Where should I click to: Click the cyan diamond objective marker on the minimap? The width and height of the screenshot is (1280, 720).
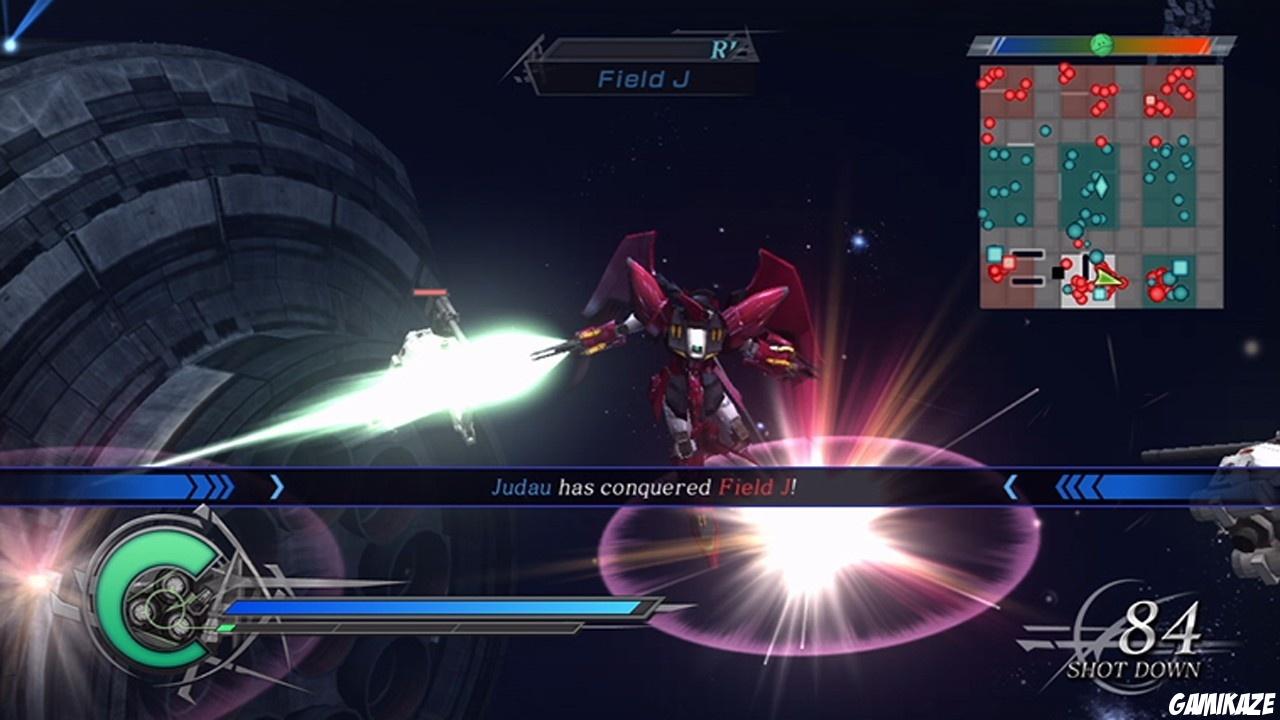(x=1100, y=186)
